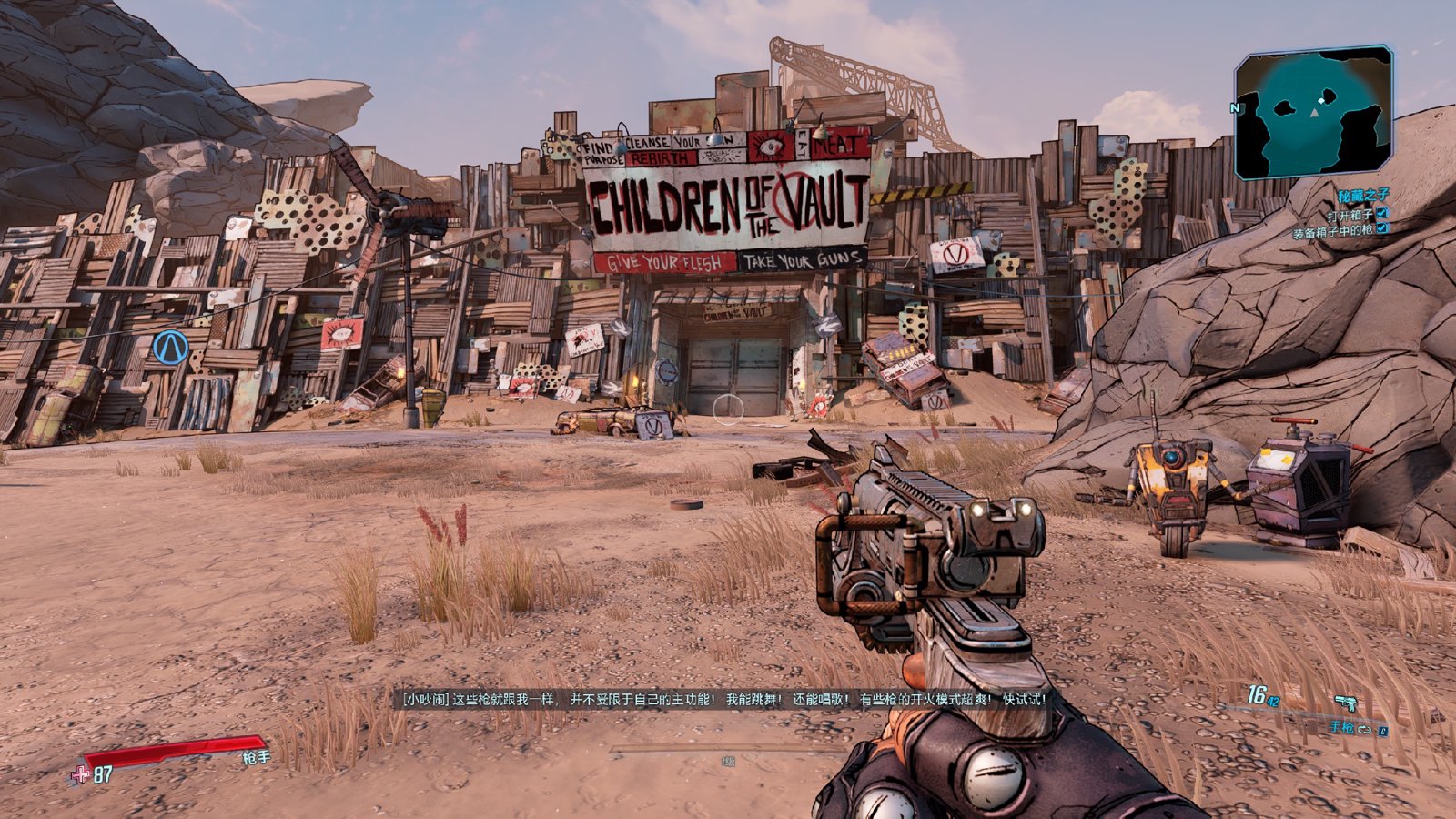
Task: Click the blue Vault symbol waypoint marker
Action: point(170,348)
